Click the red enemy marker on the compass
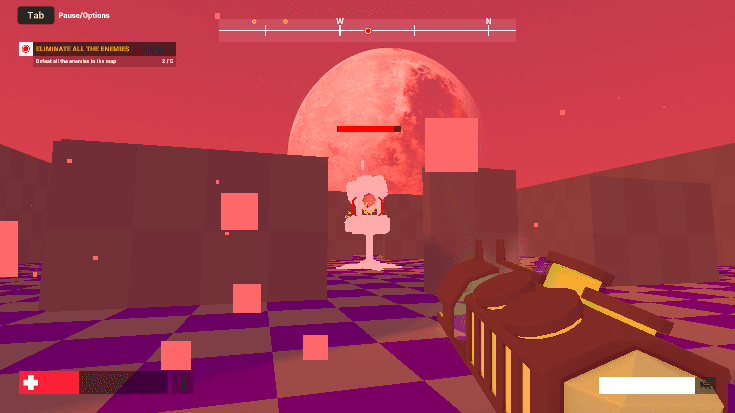This screenshot has width=735, height=413. pyautogui.click(x=368, y=31)
